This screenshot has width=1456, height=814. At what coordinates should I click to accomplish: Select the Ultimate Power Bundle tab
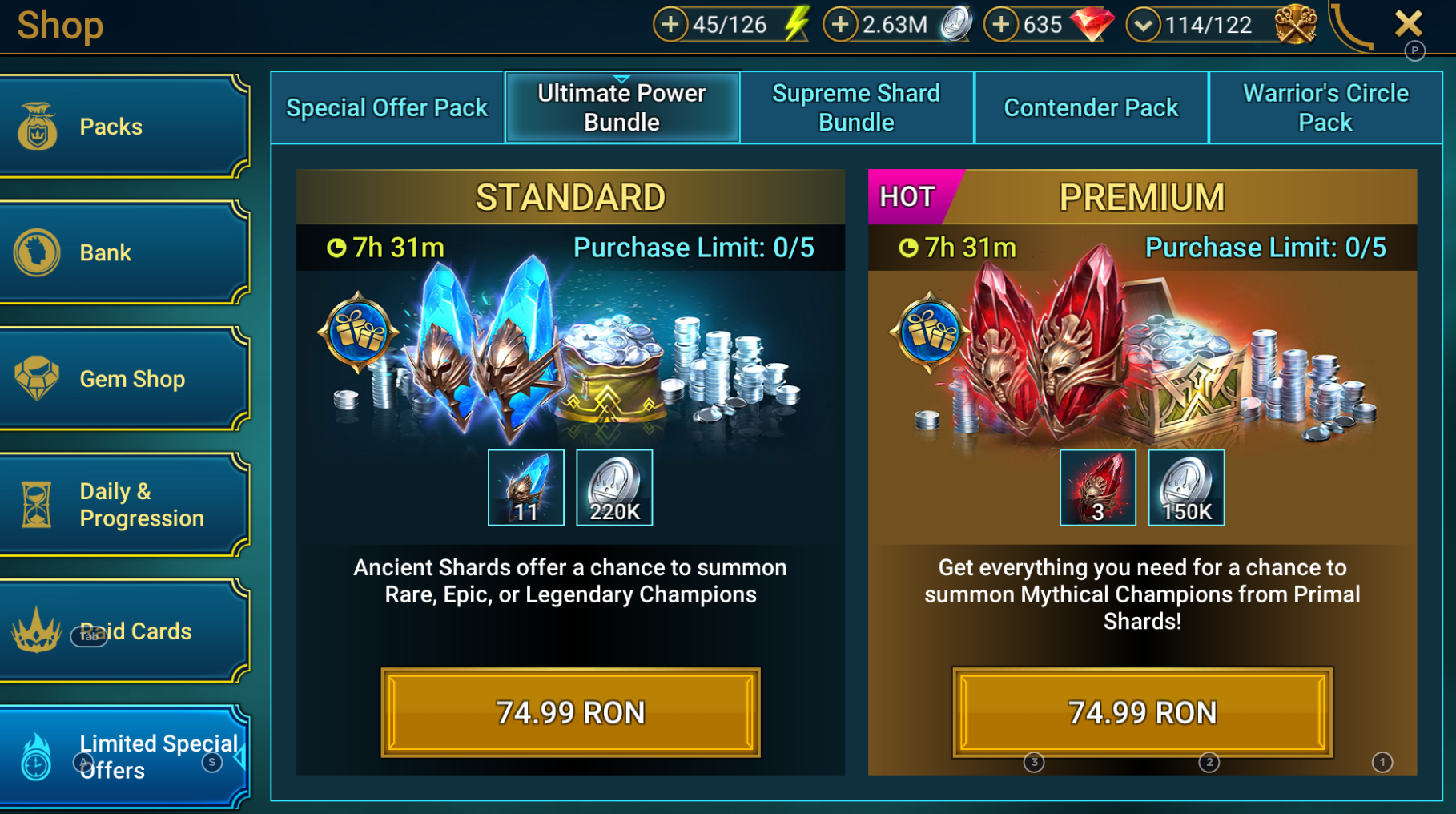[x=621, y=107]
